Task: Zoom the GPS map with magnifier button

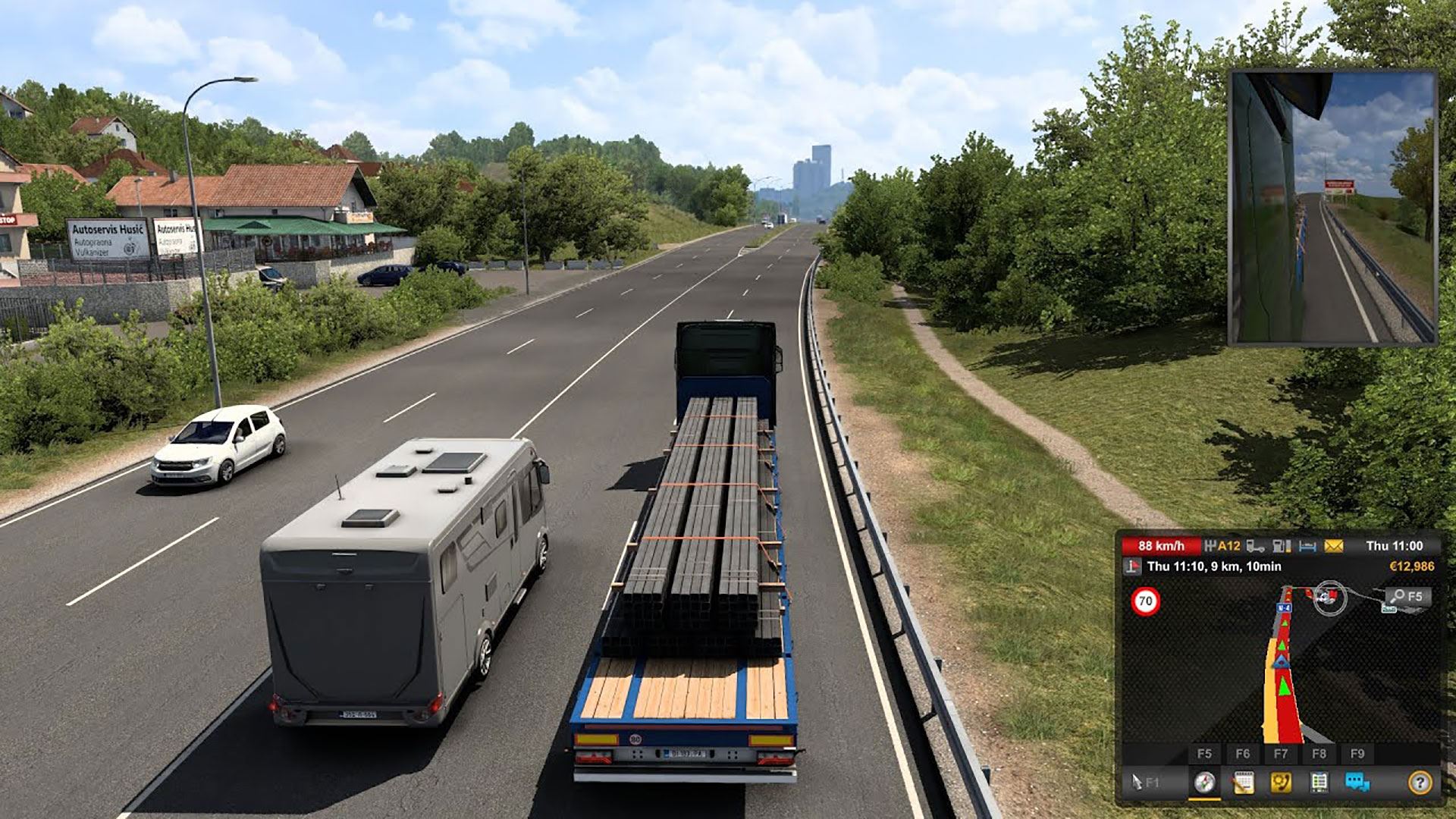Action: [x=1407, y=596]
